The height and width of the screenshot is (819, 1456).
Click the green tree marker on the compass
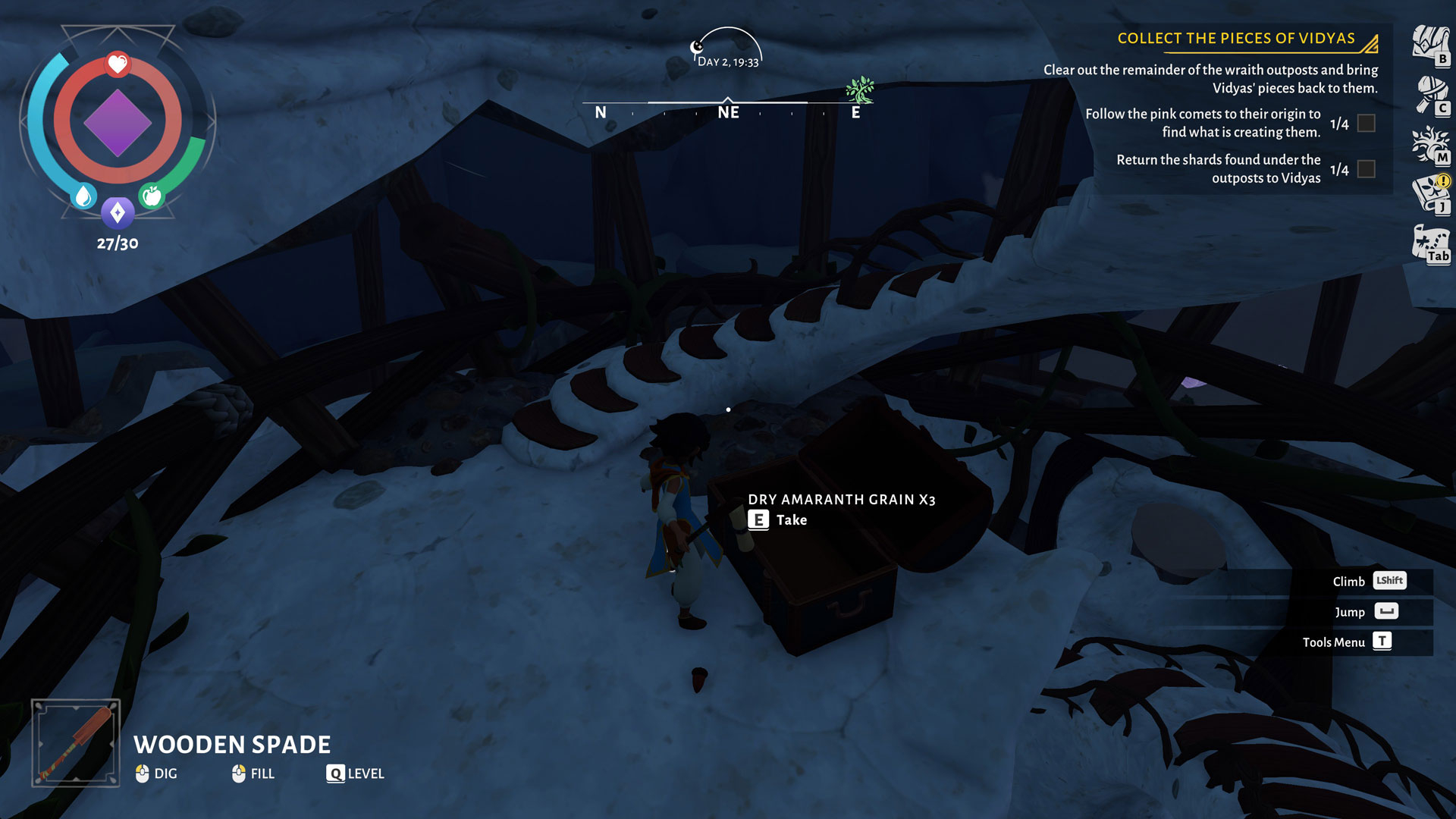click(x=860, y=89)
